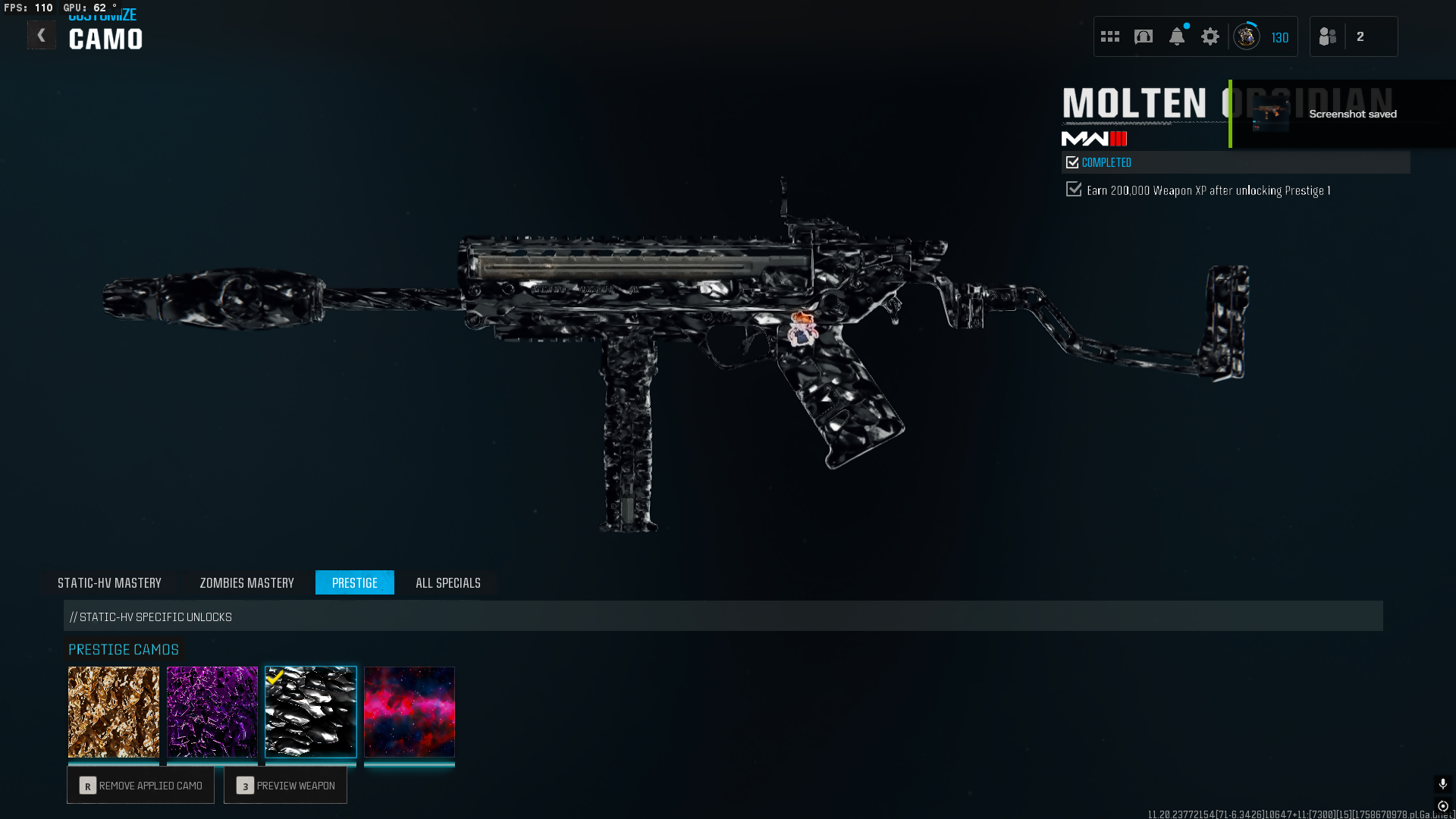Select the Molten Obsidian black camo
1456x819 pixels.
click(x=311, y=711)
